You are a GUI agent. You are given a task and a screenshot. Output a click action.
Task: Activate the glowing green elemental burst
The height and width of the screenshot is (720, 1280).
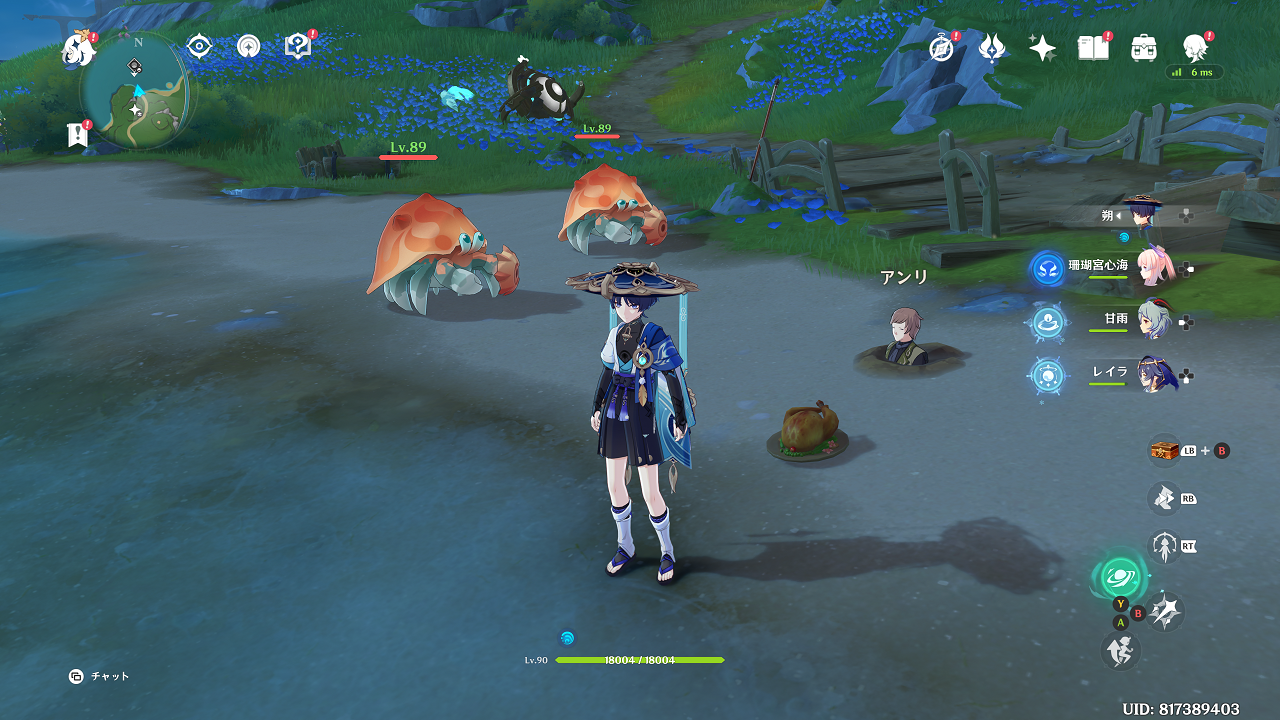click(x=1119, y=577)
